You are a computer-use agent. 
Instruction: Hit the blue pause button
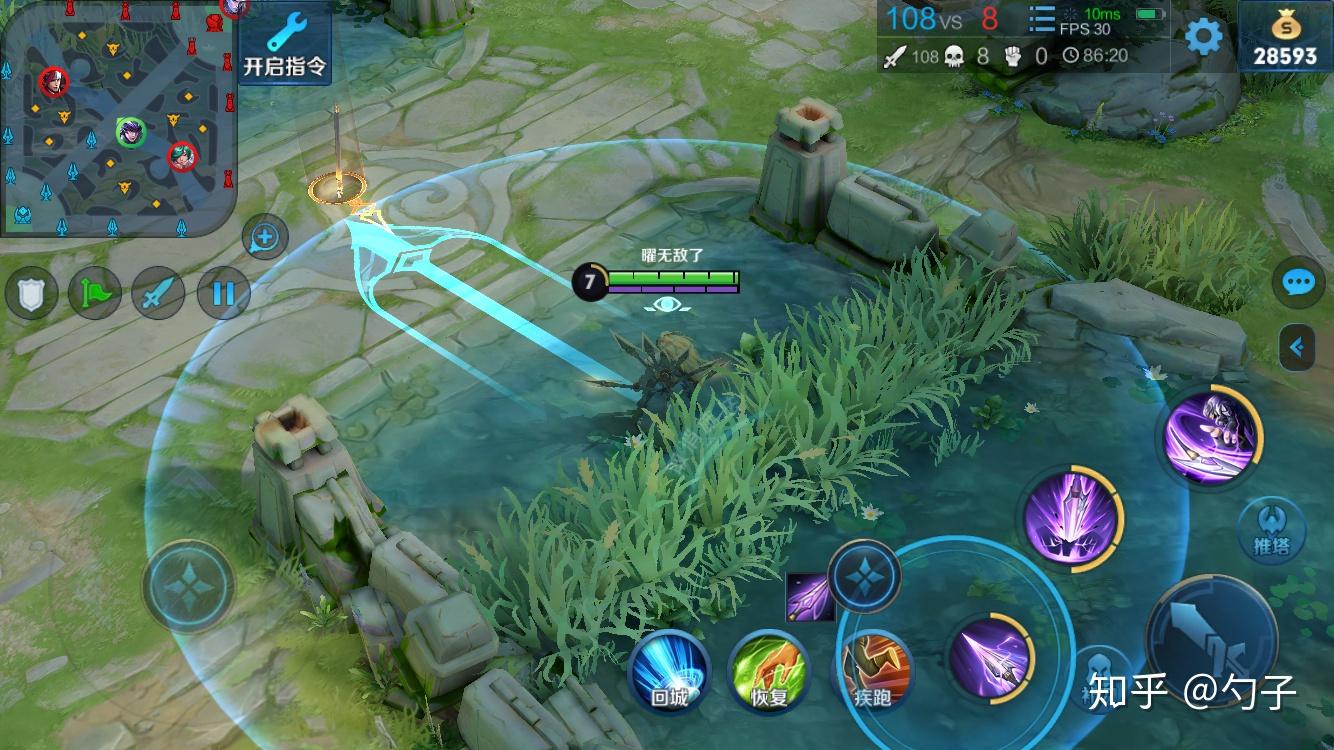click(223, 294)
